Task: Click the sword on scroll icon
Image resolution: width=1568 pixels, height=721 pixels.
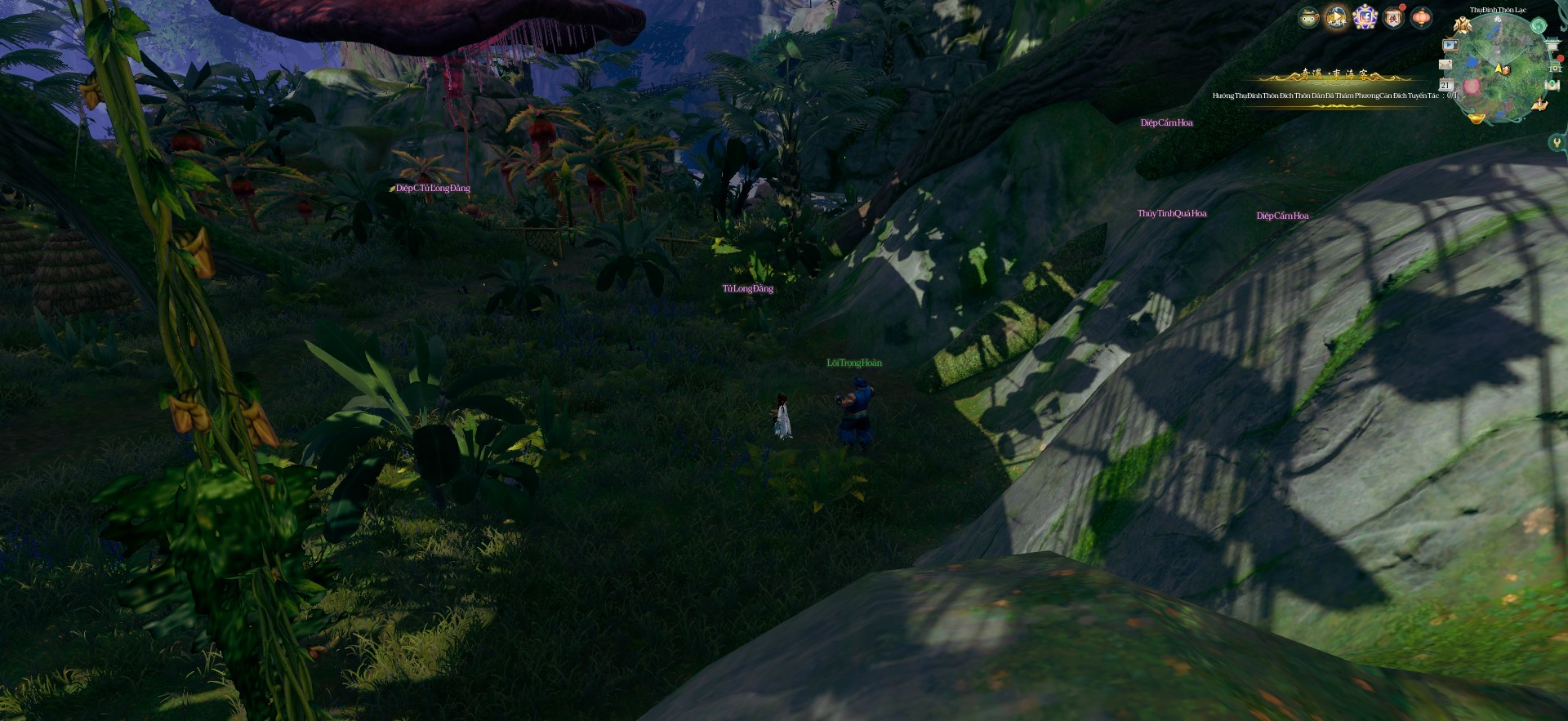Action: click(1541, 105)
